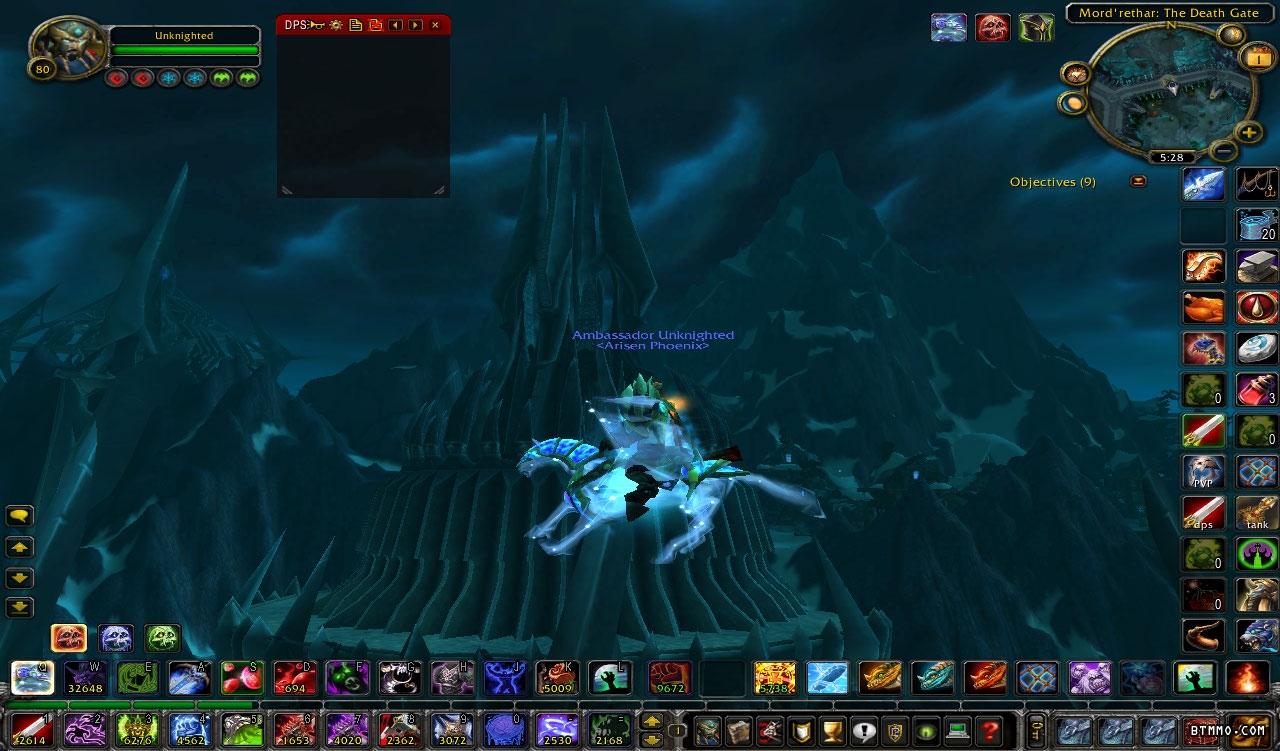Click the fire icon at the bar's end
Viewport: 1280px width, 751px height.
tap(1247, 678)
